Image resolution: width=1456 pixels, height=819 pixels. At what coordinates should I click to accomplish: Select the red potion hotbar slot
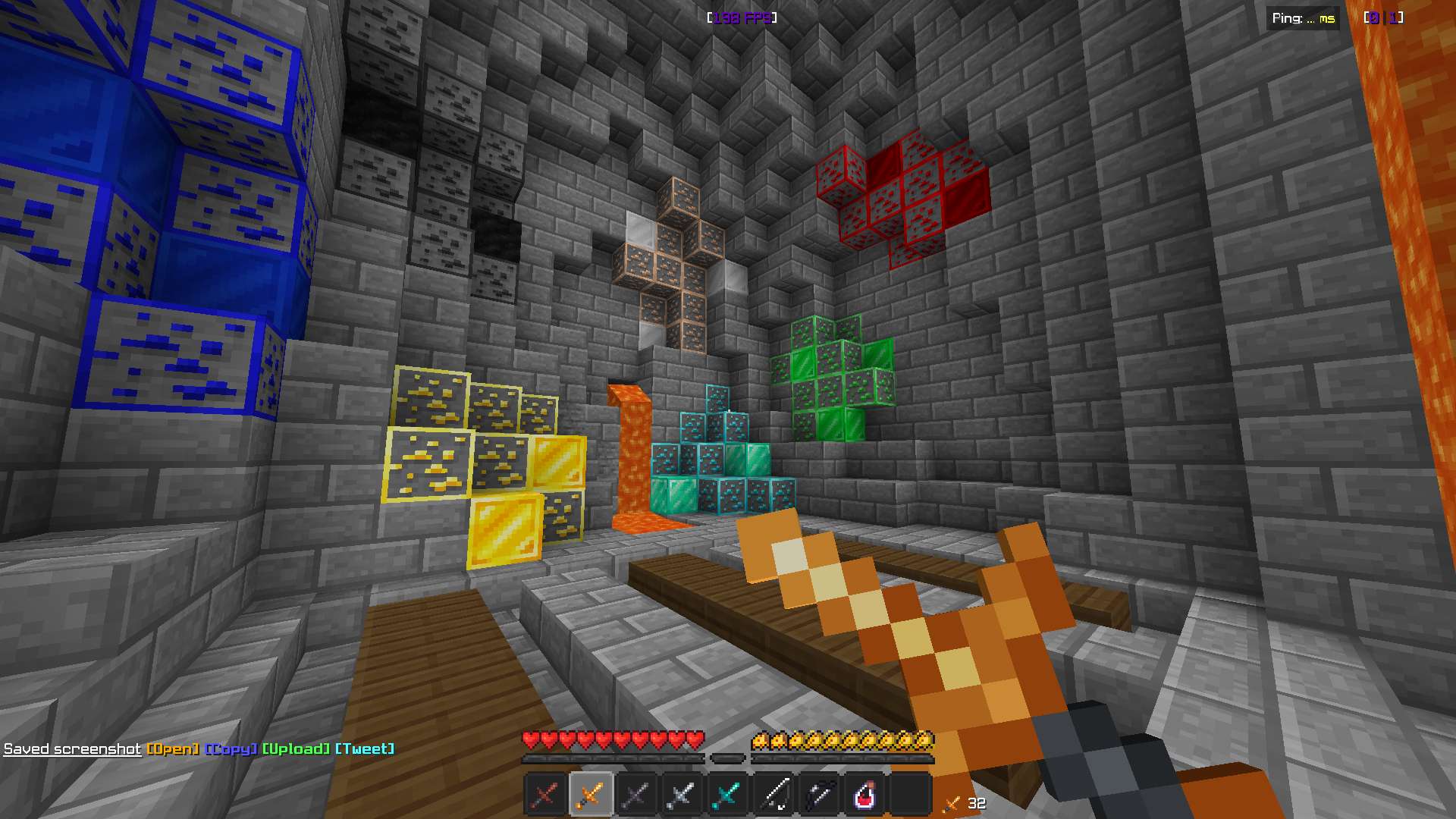864,794
